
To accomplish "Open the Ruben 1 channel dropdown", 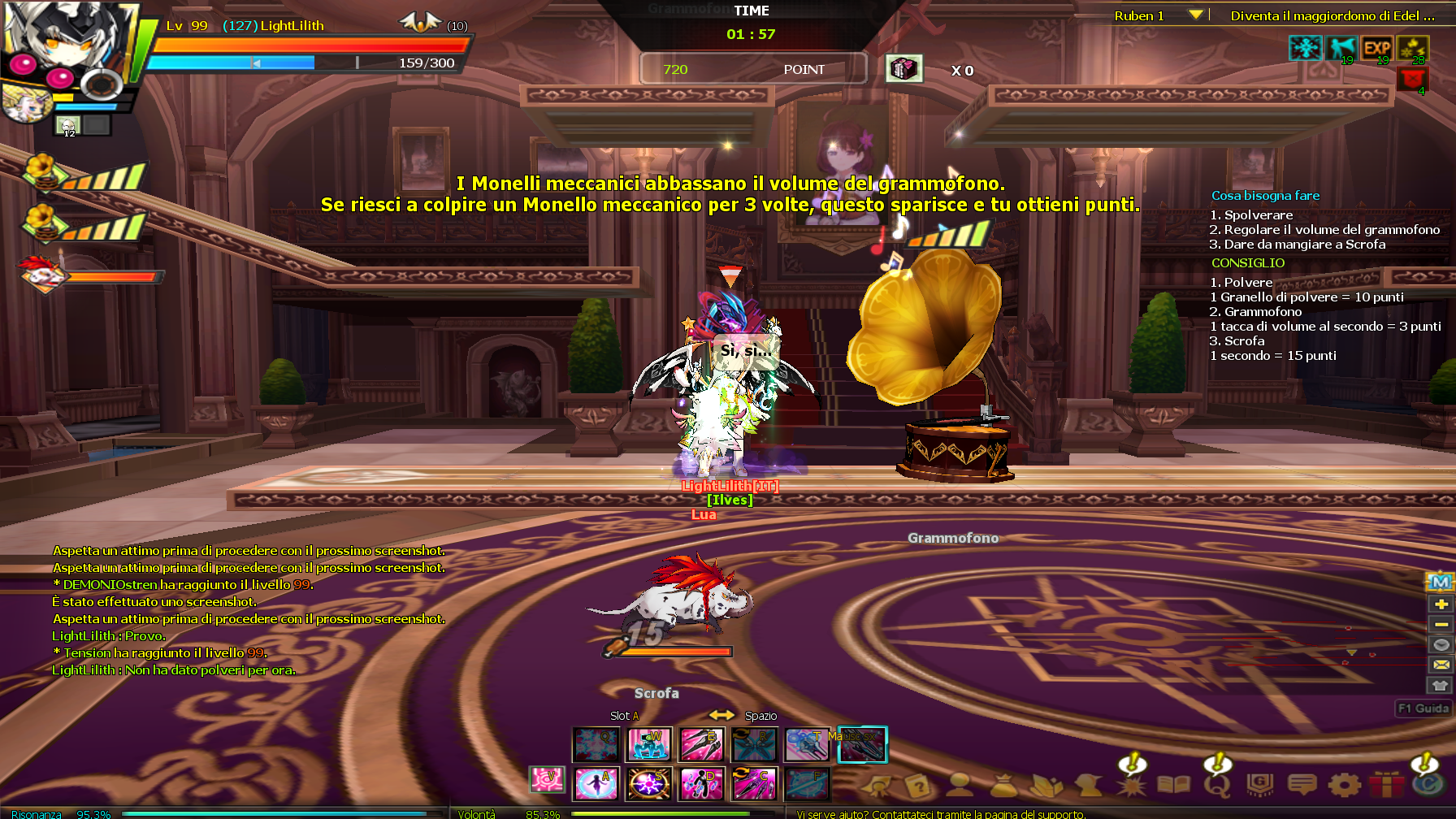I will [x=1195, y=15].
